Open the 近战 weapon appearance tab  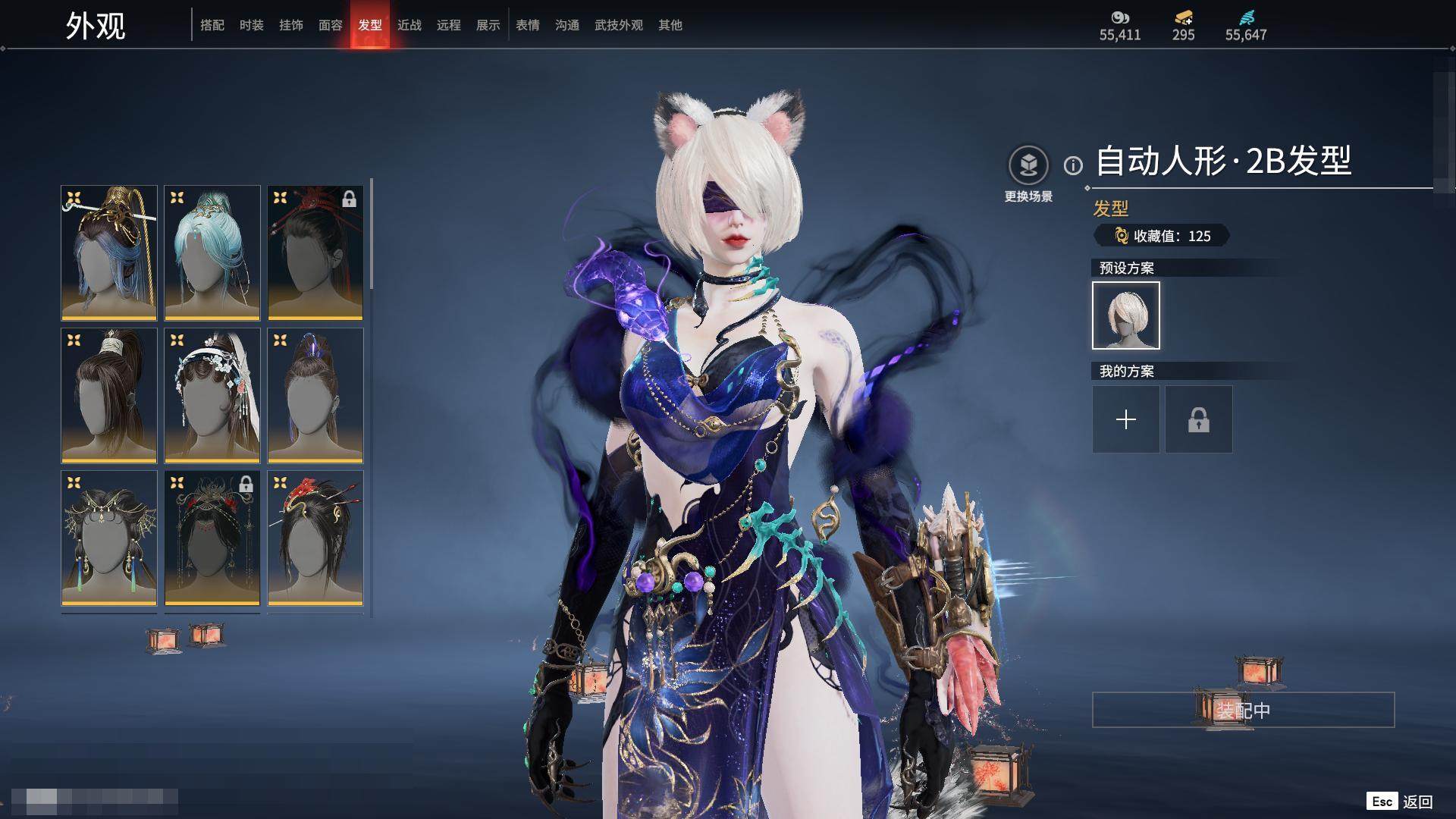(409, 25)
